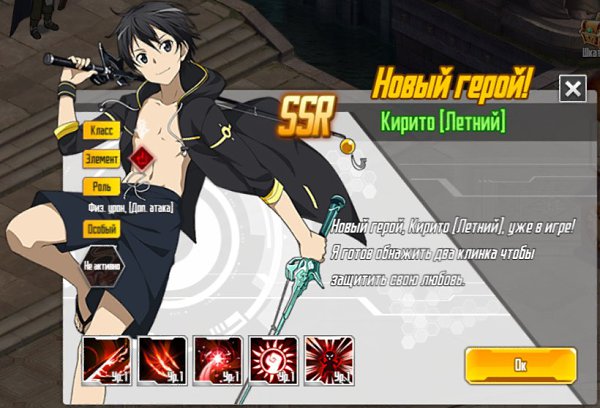
Task: Close the new hero popup
Action: coord(572,89)
